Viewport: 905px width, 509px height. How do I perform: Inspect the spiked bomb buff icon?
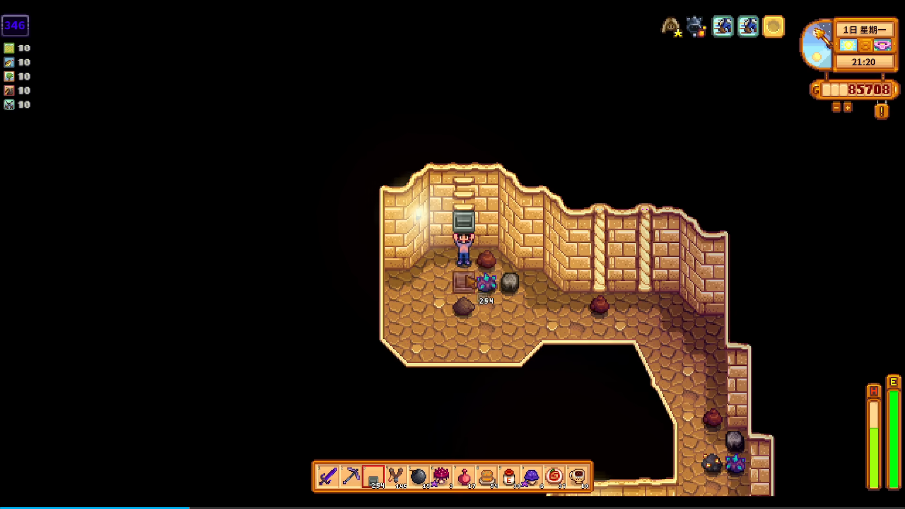point(696,27)
